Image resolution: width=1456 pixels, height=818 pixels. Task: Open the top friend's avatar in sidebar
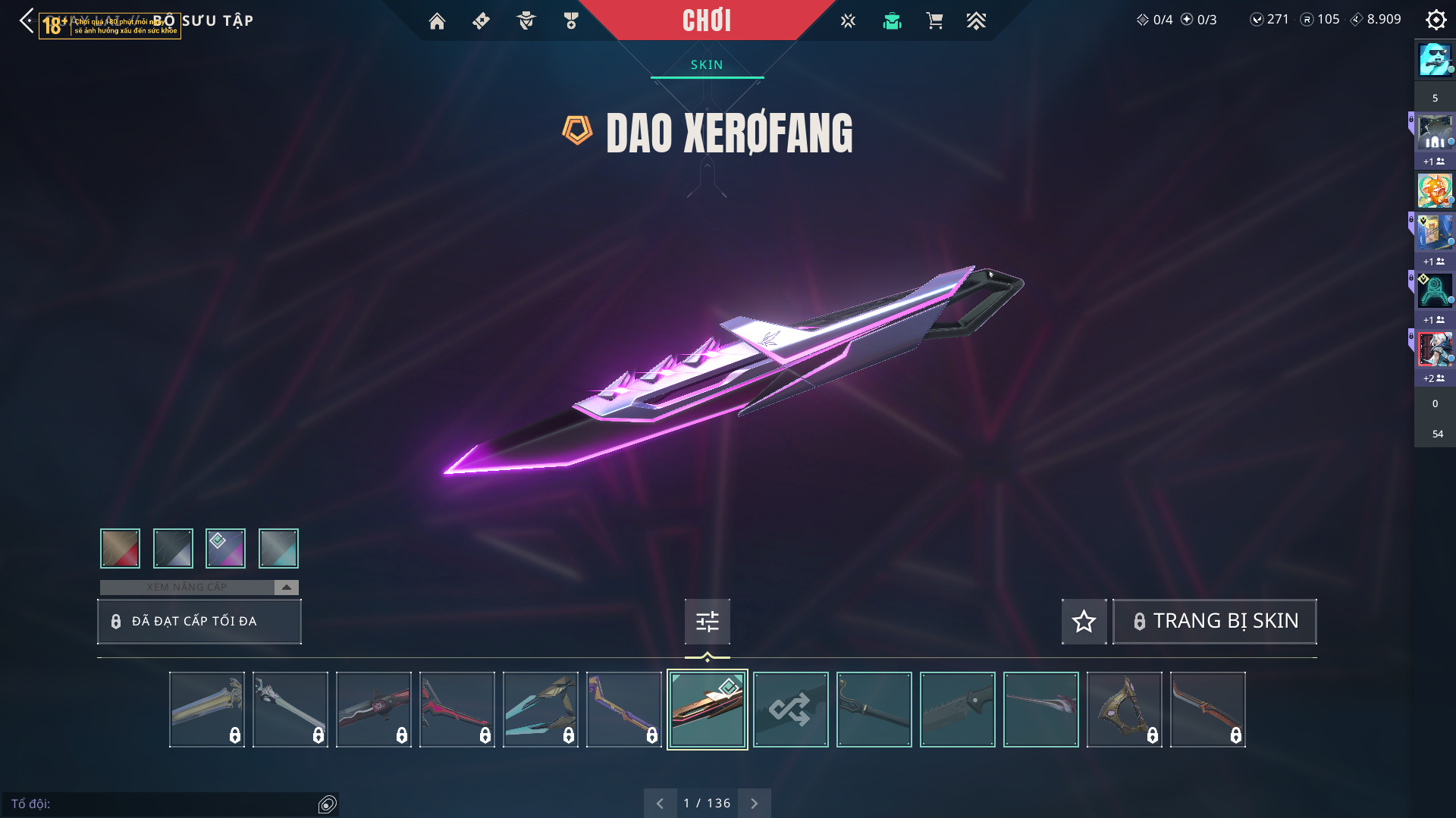tap(1435, 59)
